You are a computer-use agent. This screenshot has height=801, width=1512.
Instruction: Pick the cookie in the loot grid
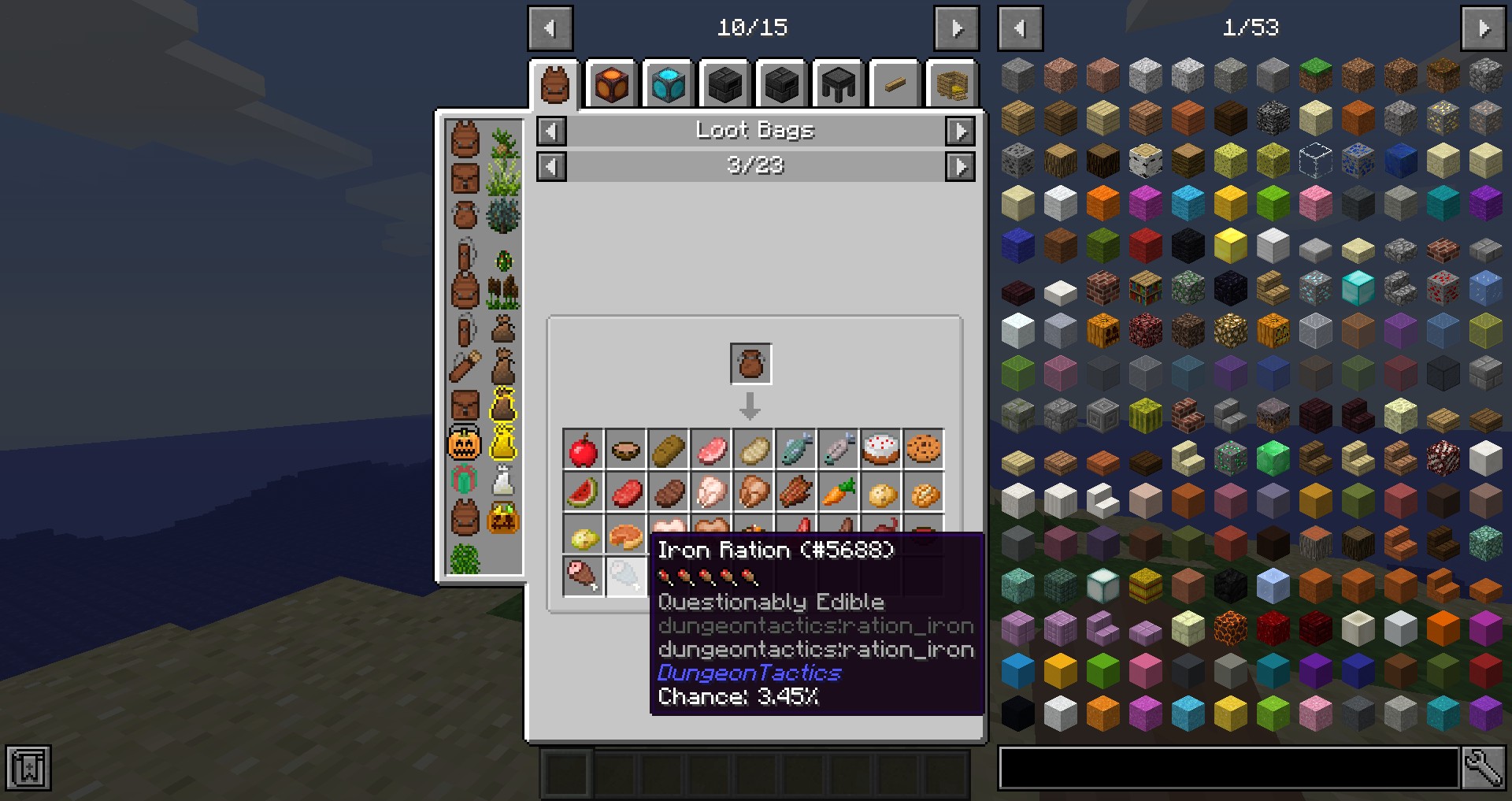[923, 450]
